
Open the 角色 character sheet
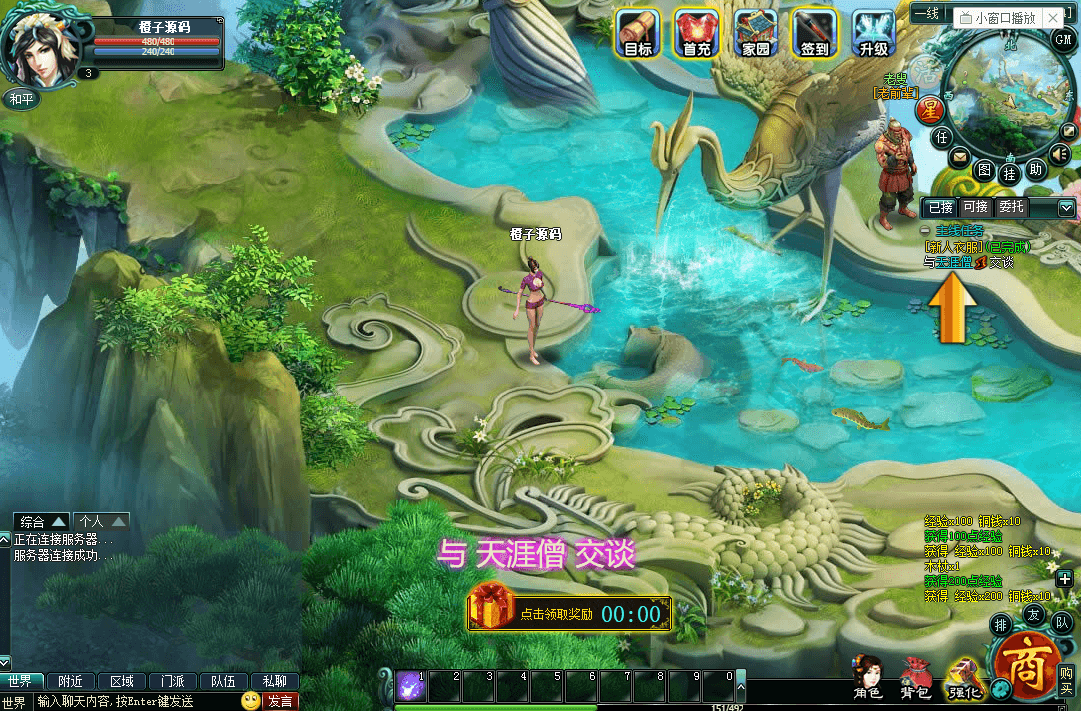(867, 678)
